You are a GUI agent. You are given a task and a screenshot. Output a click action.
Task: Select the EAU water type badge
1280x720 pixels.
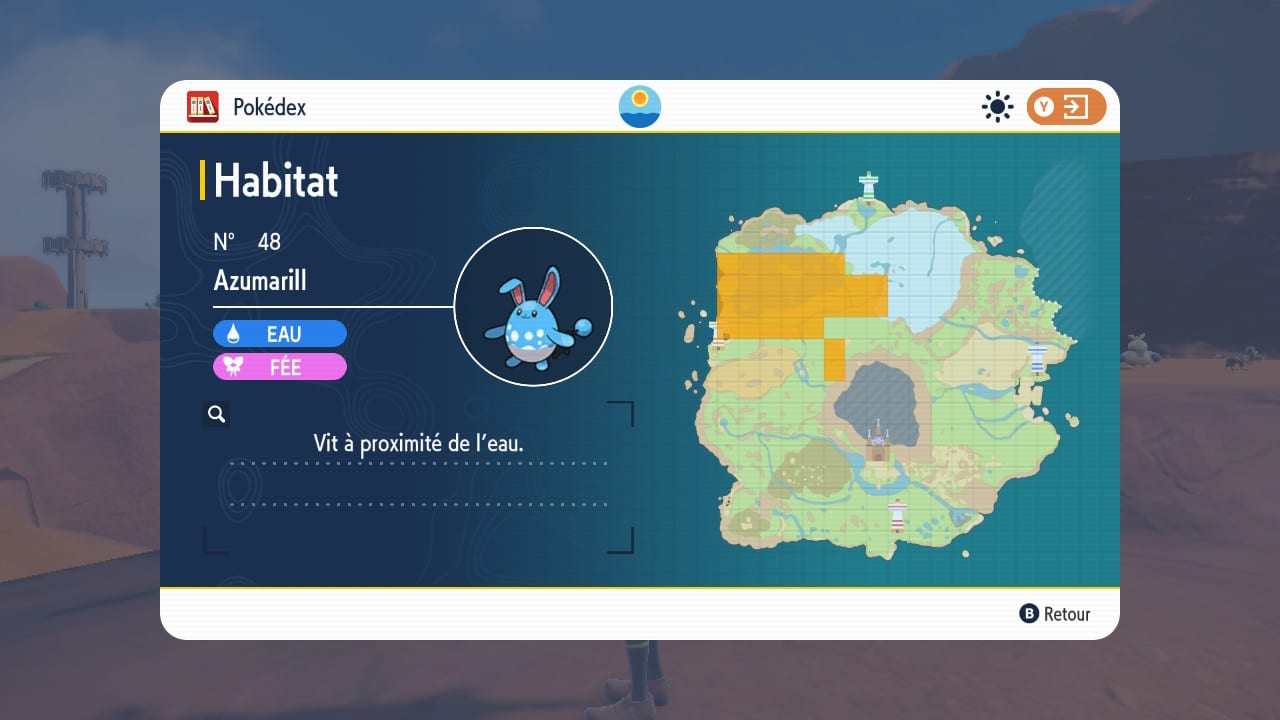tap(280, 334)
